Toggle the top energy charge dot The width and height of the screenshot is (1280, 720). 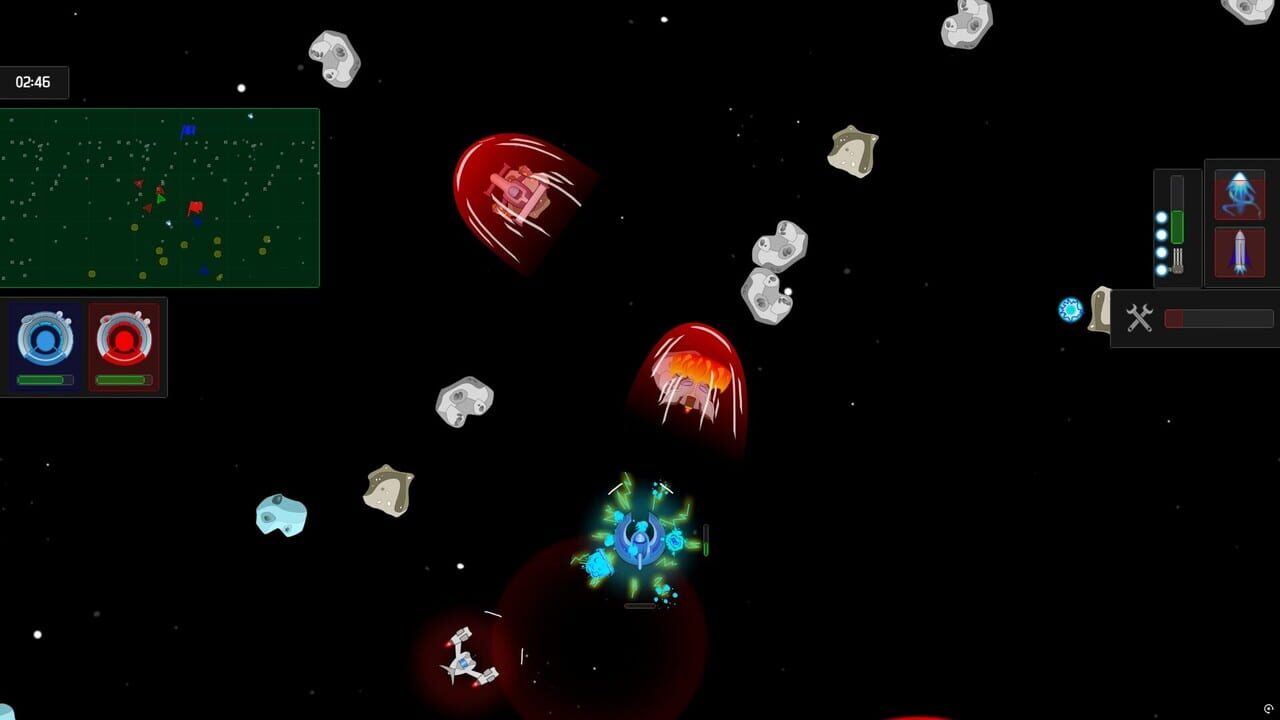pyautogui.click(x=1161, y=217)
